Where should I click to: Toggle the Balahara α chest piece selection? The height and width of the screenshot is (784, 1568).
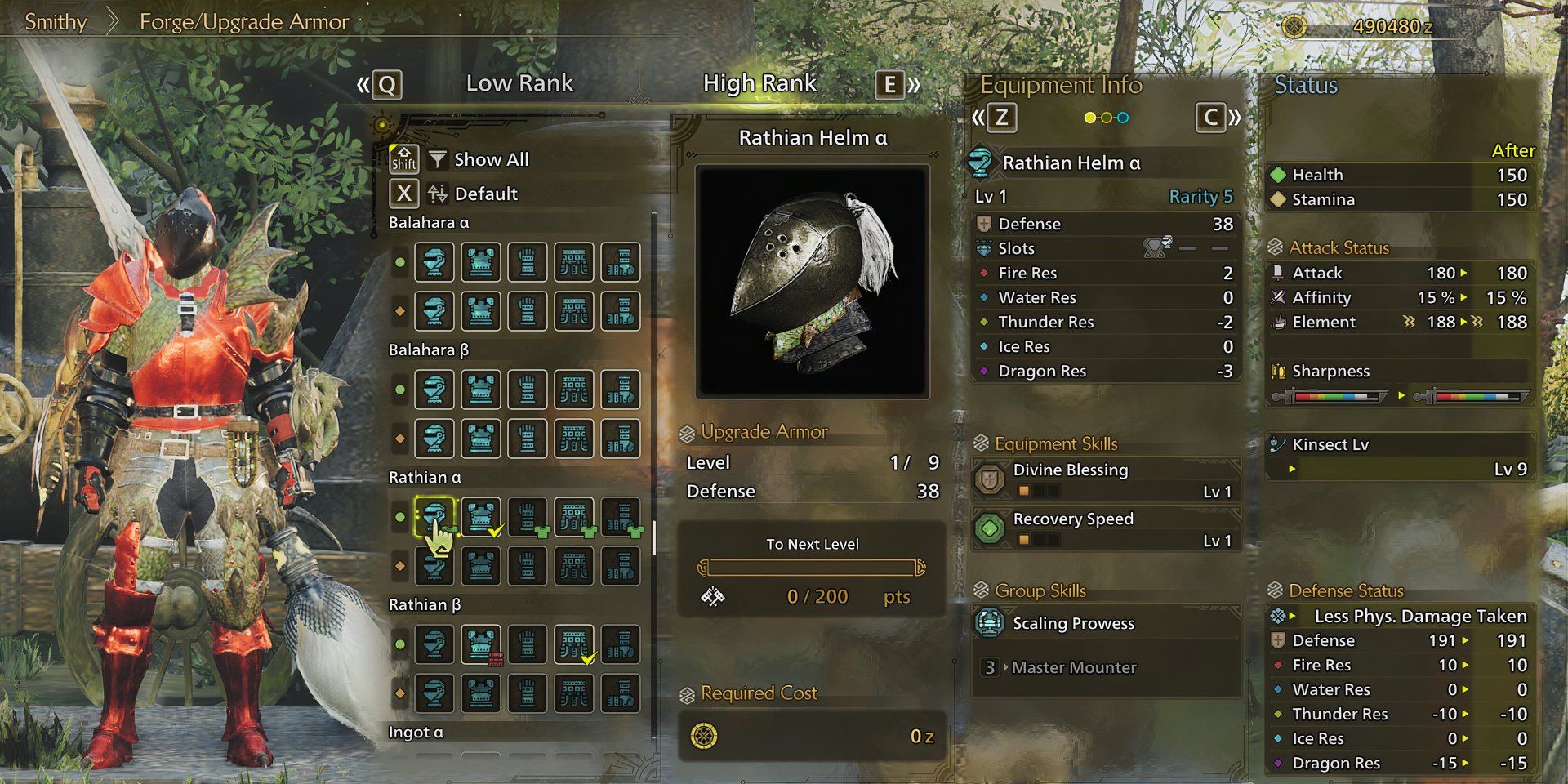click(481, 261)
